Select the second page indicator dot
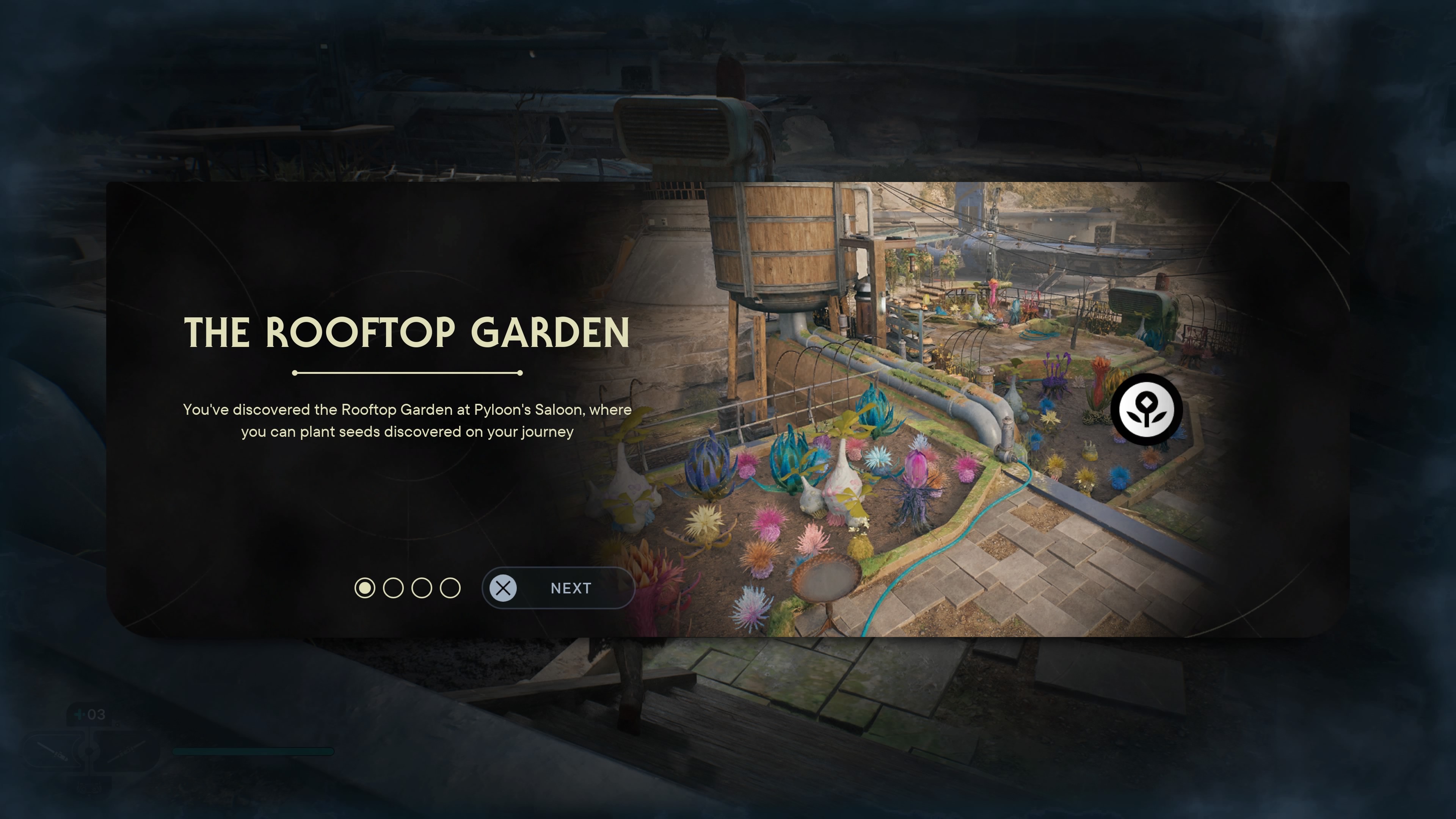The image size is (1456, 819). (394, 588)
